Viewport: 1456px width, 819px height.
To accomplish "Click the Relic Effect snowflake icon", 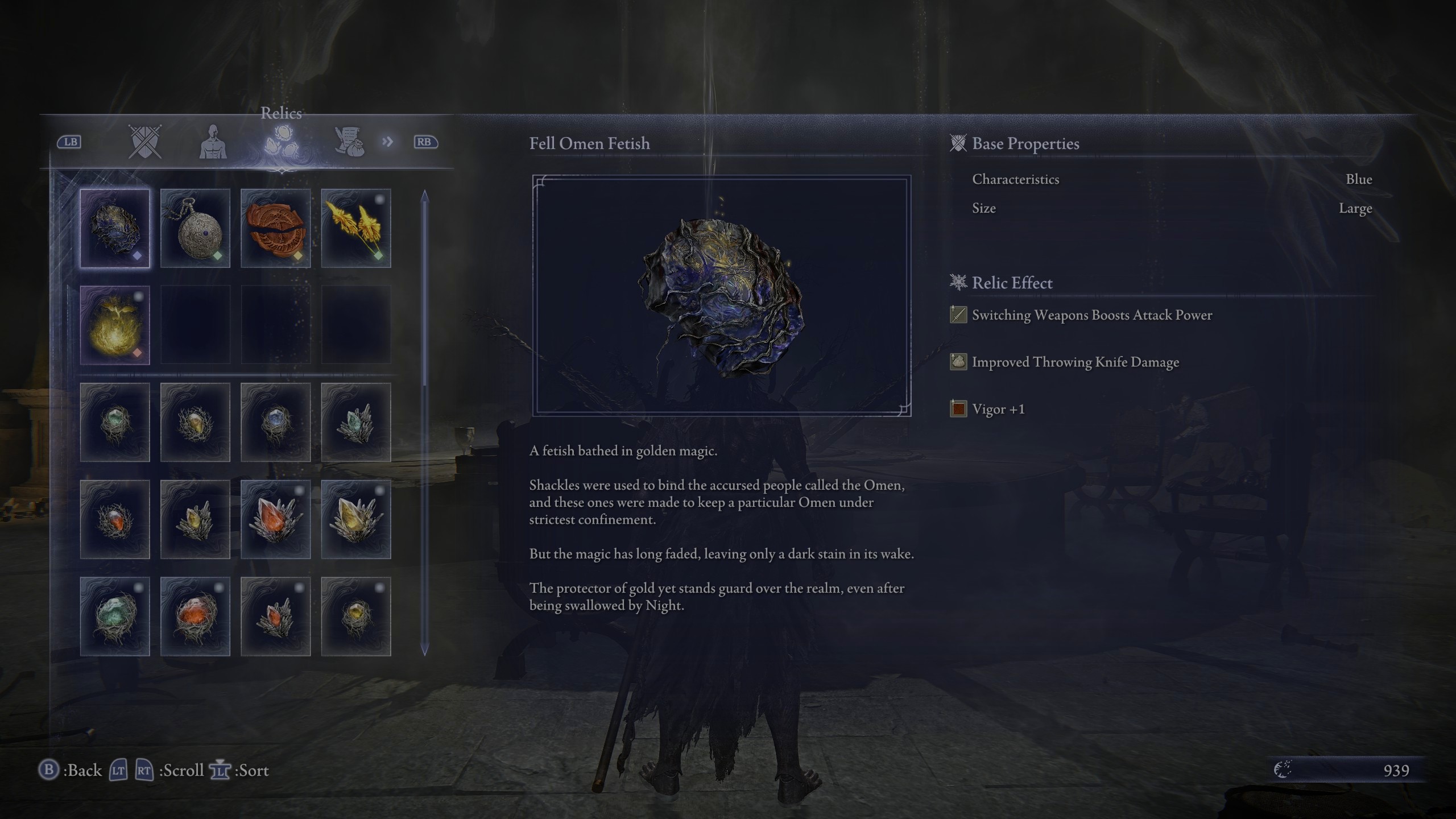I will tap(958, 283).
